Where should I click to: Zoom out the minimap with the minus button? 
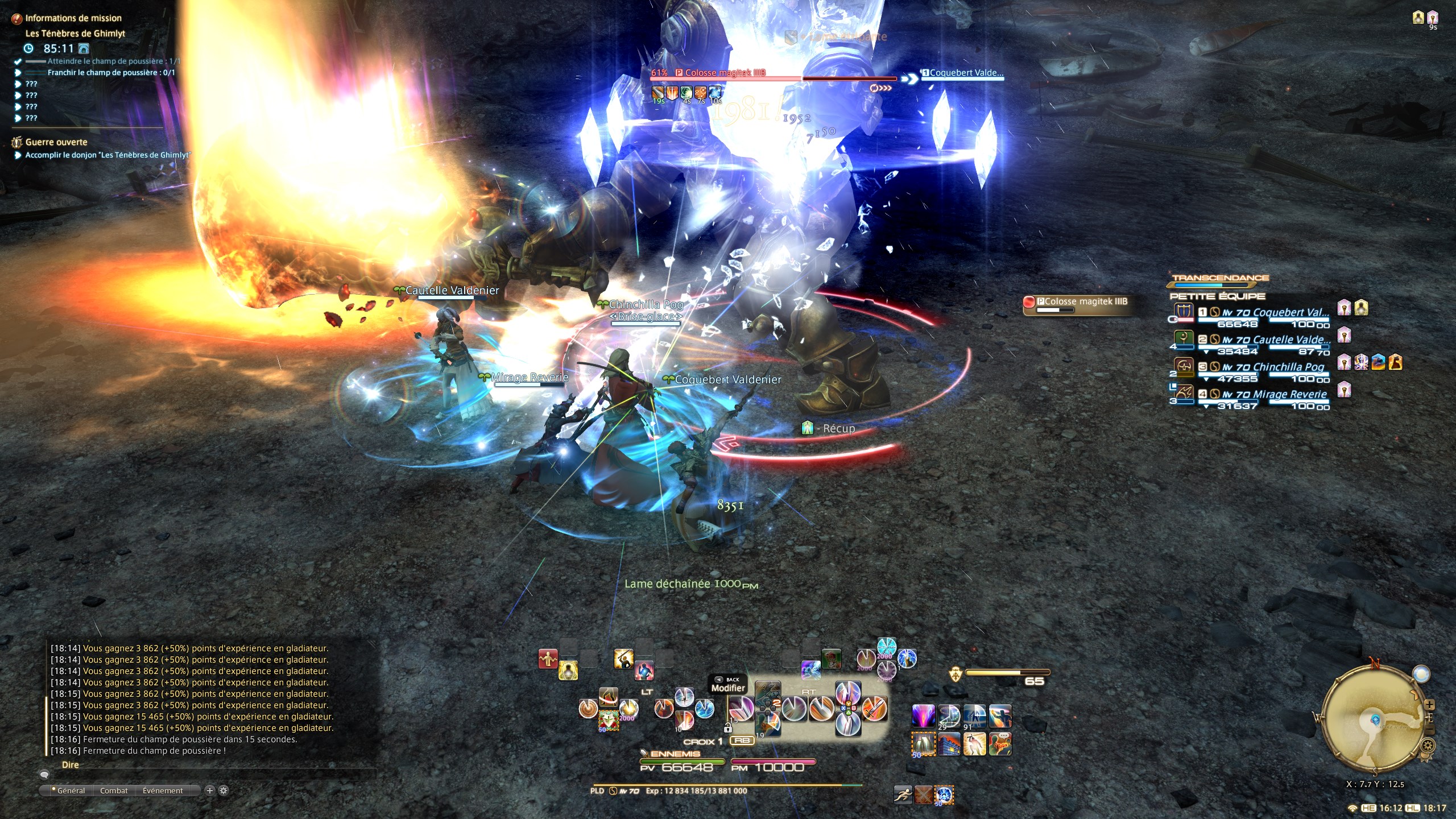pyautogui.click(x=1430, y=730)
